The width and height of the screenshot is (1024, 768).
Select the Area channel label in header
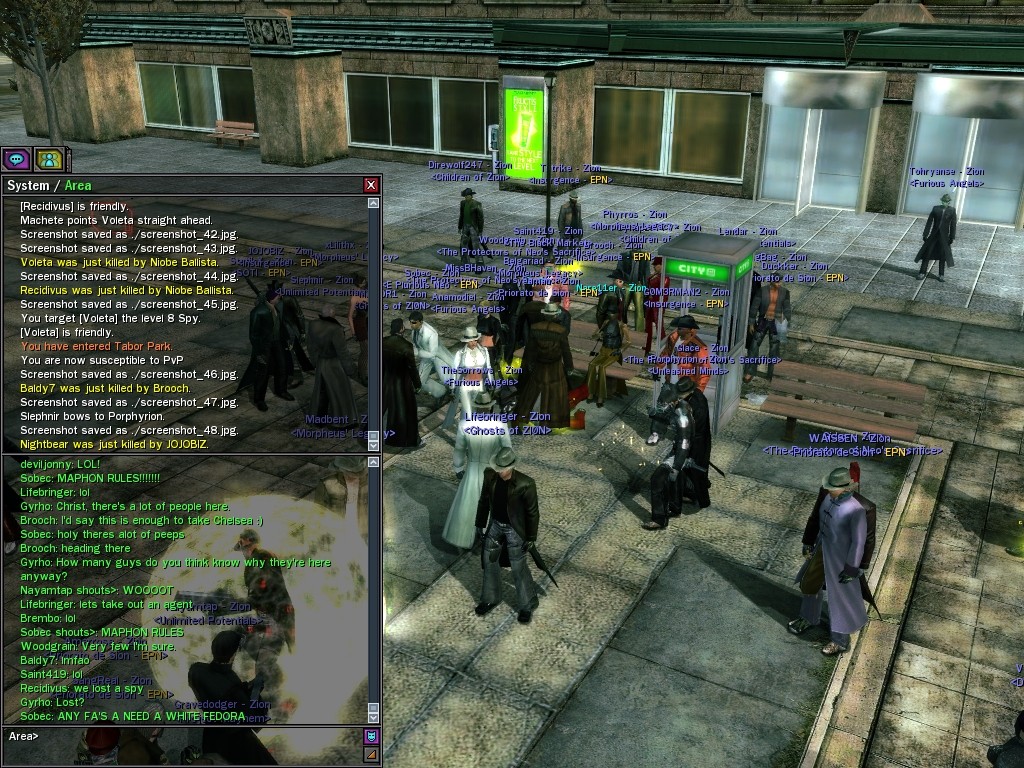pyautogui.click(x=78, y=185)
